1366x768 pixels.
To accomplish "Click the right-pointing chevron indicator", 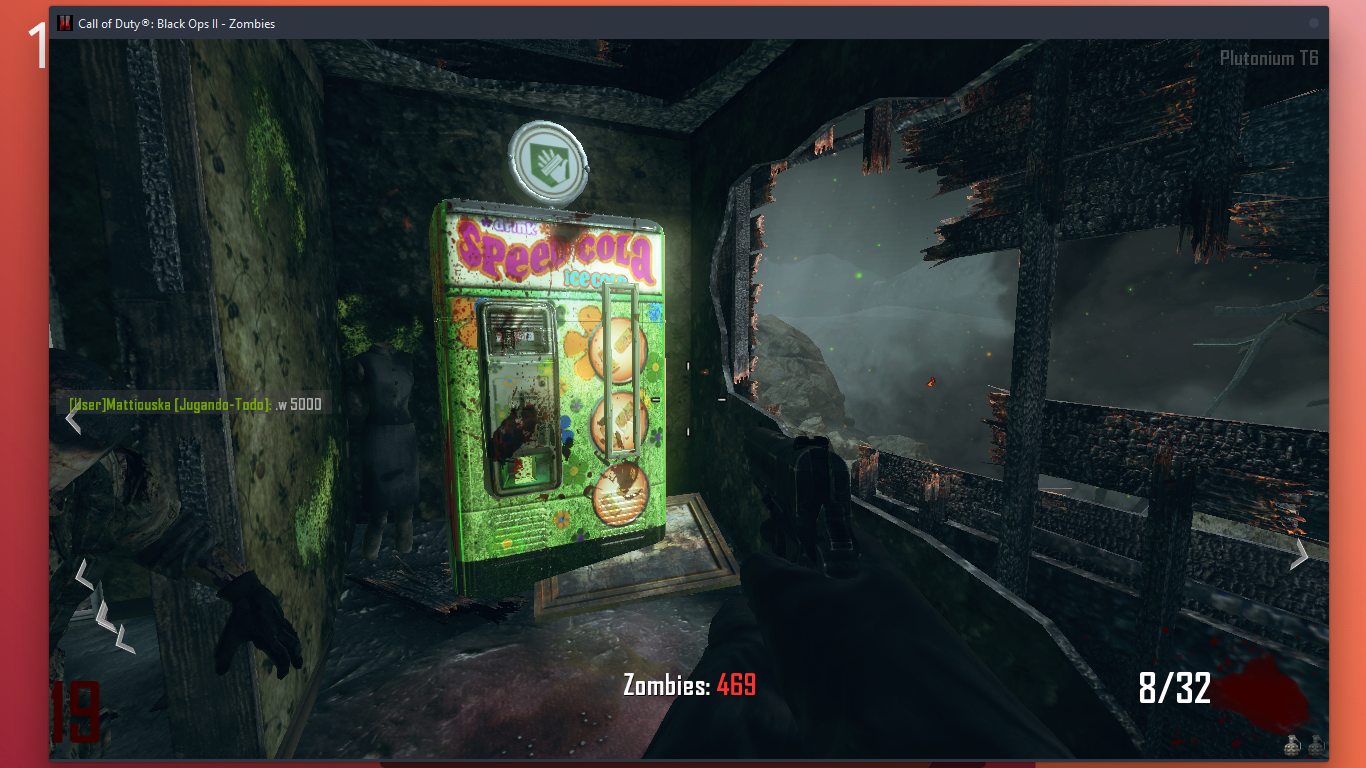I will pyautogui.click(x=1299, y=553).
